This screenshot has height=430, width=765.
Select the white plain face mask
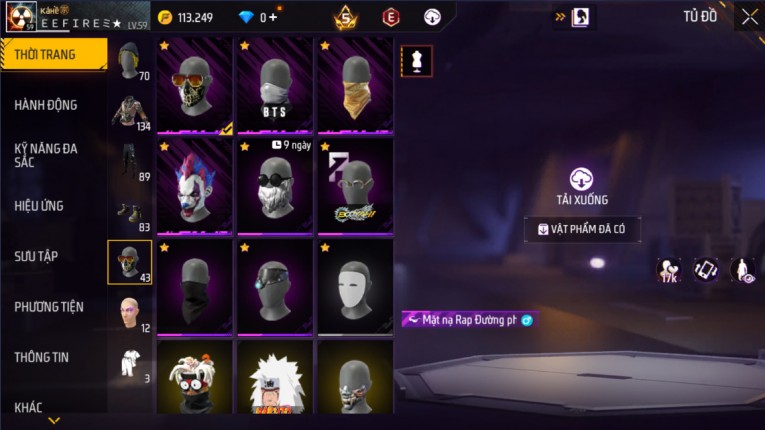tap(355, 287)
